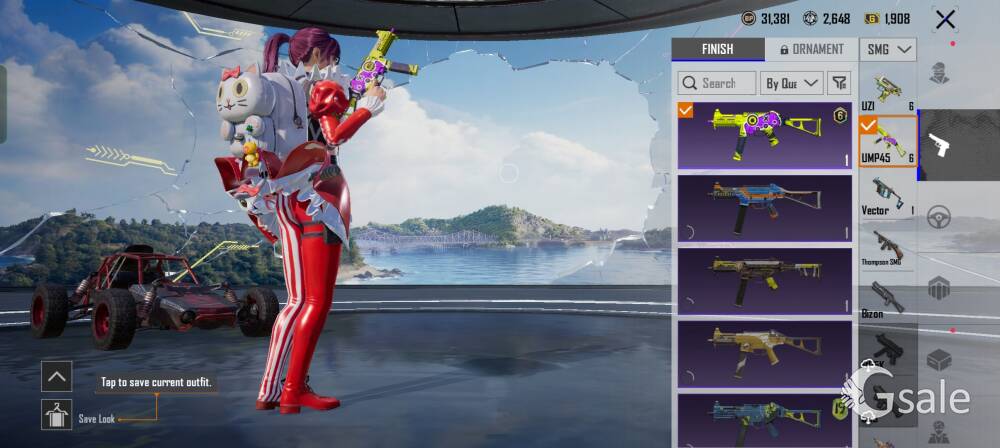
Task: Close the inventory screen with the X
Action: point(944,19)
